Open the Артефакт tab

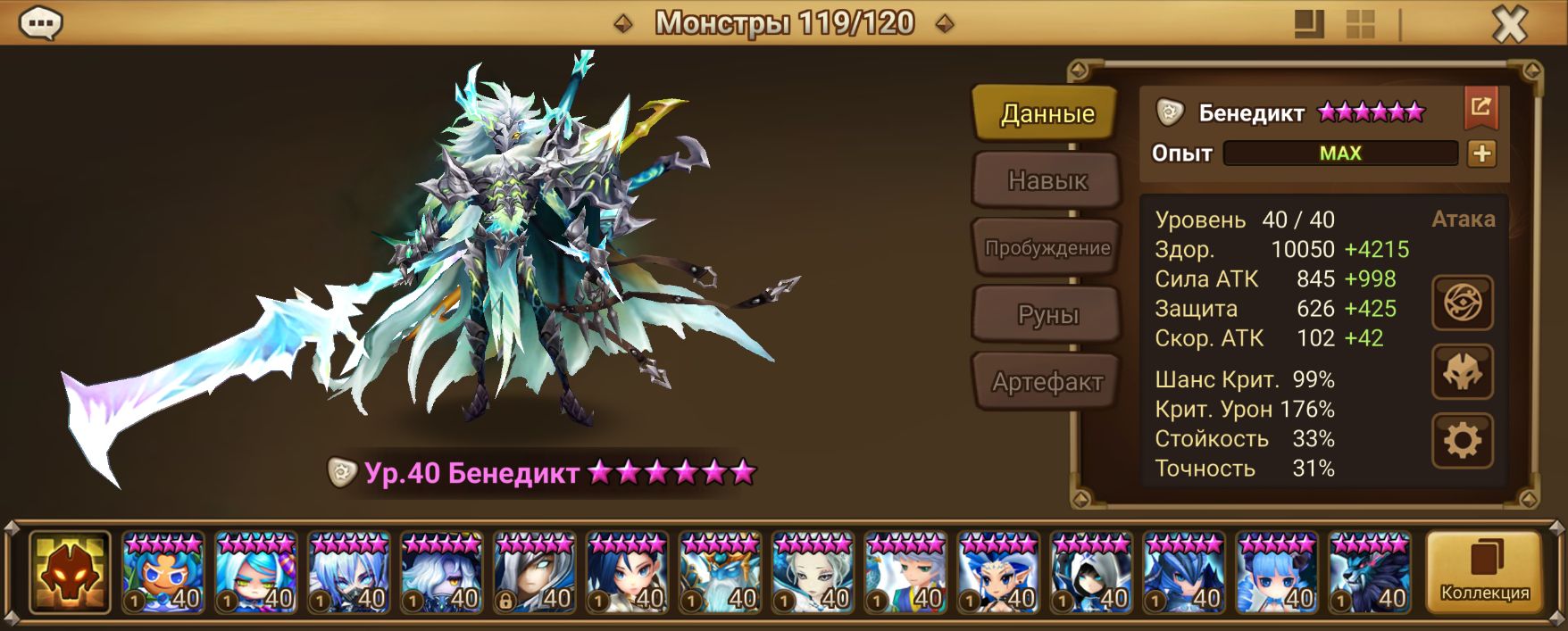pos(1047,382)
